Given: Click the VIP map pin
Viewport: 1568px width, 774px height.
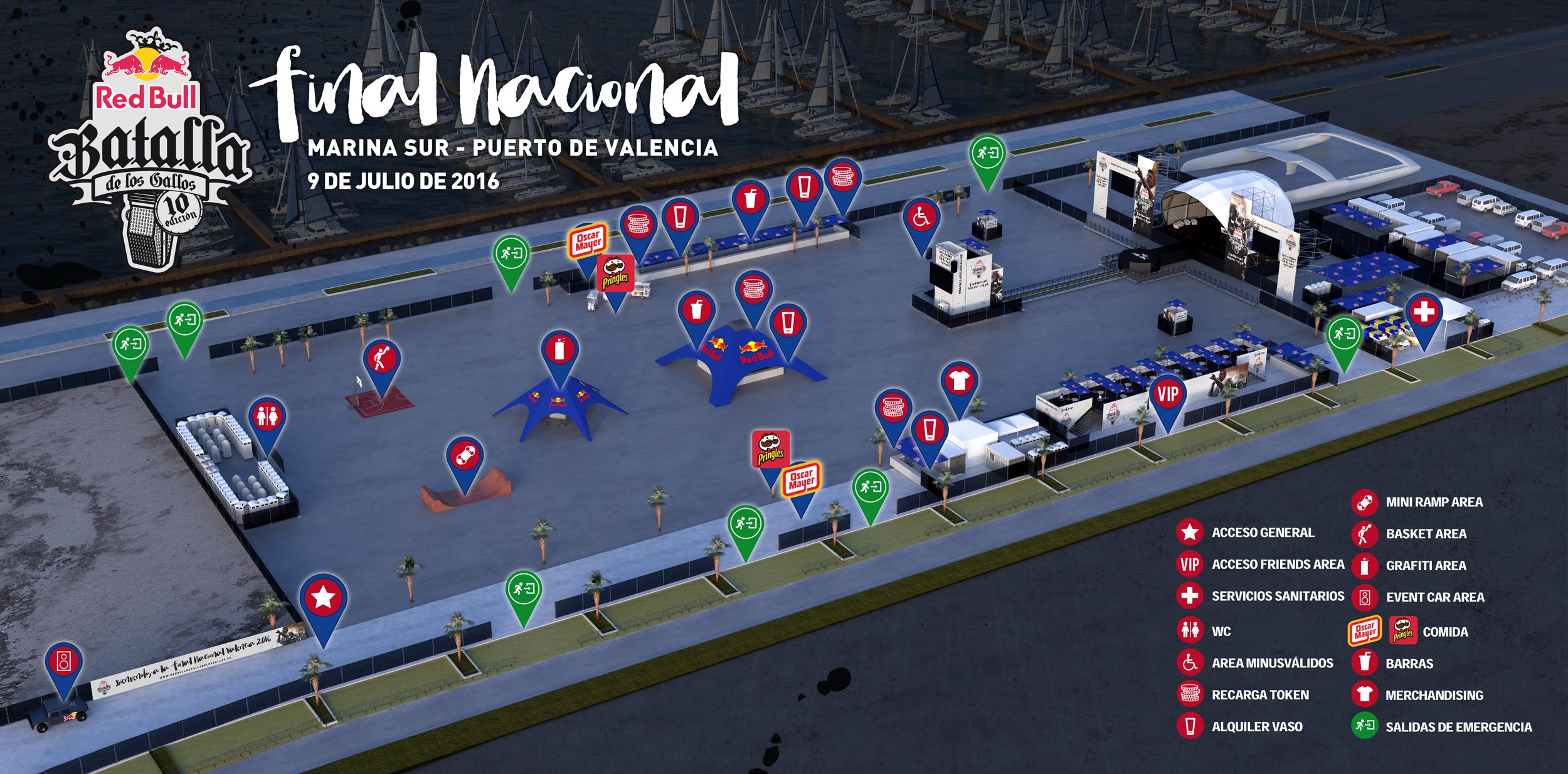Looking at the screenshot, I should click(1167, 395).
